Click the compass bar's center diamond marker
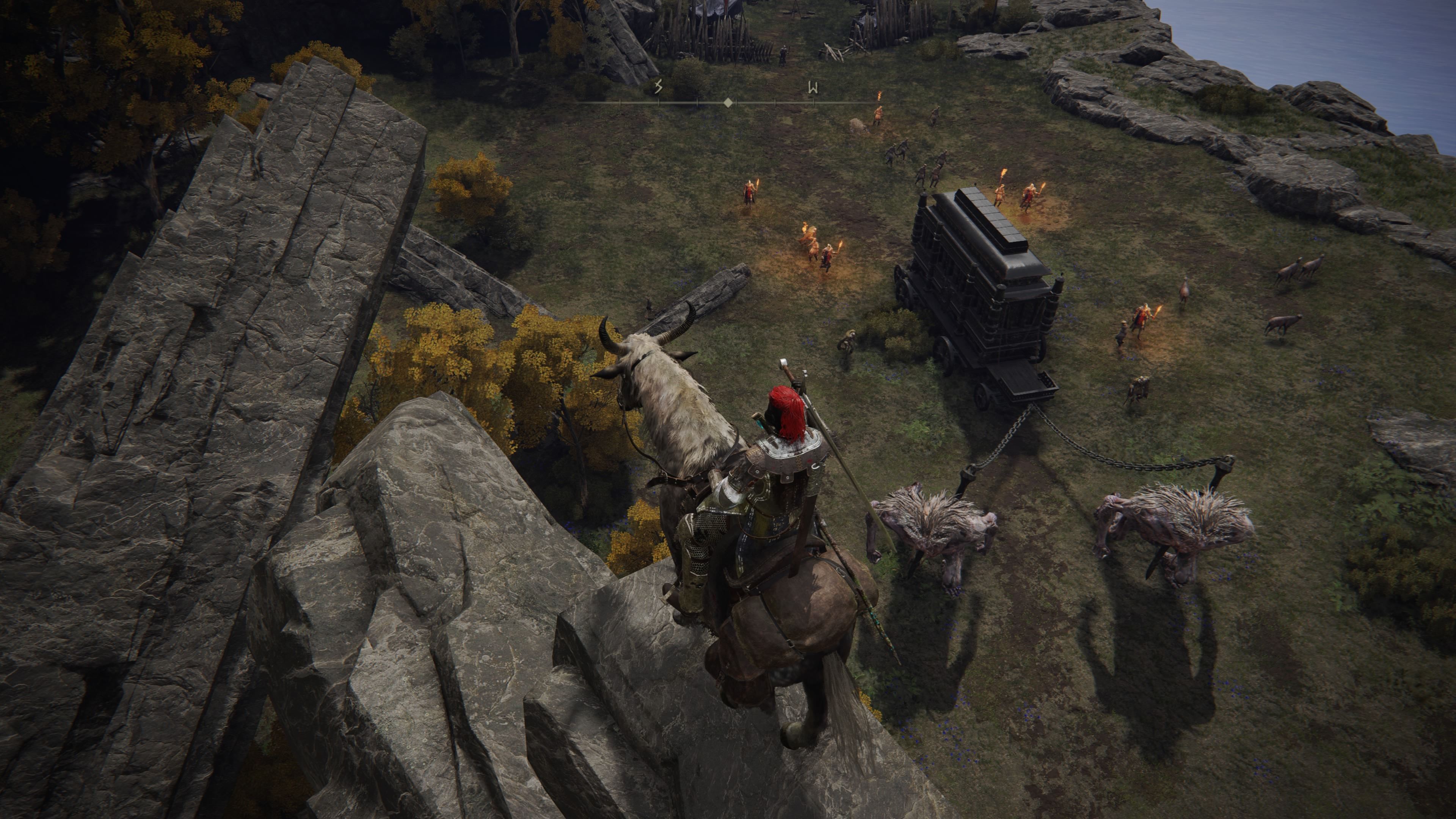 point(728,102)
